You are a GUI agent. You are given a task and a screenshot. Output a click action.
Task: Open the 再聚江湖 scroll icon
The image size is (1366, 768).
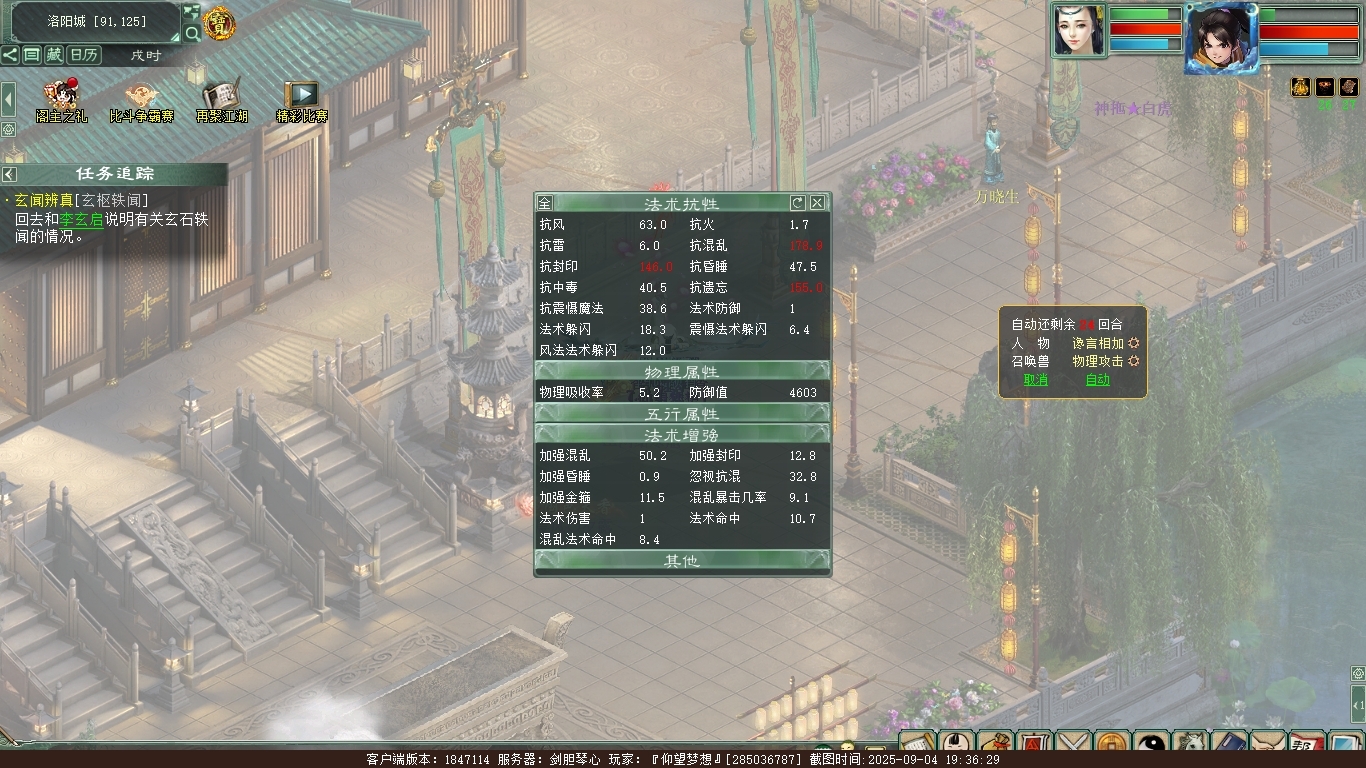coord(219,98)
